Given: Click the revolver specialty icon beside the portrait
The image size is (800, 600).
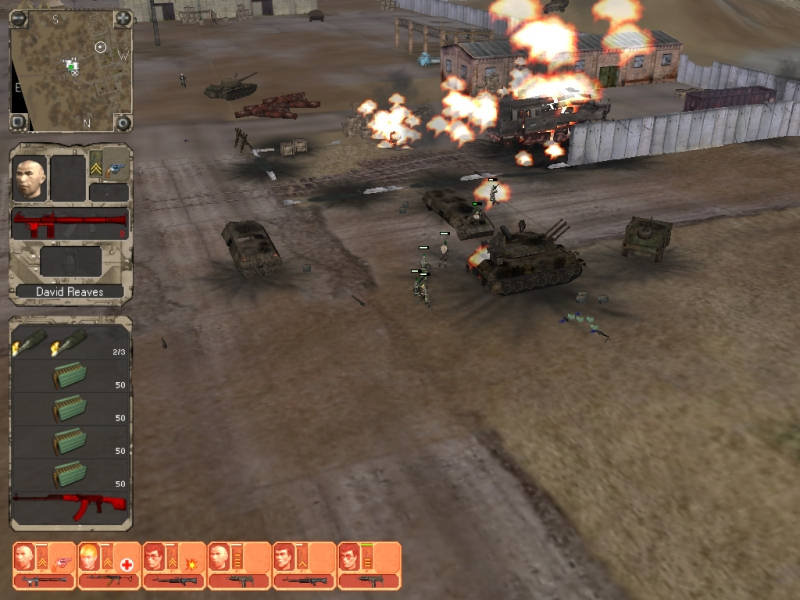Looking at the screenshot, I should pos(115,169).
